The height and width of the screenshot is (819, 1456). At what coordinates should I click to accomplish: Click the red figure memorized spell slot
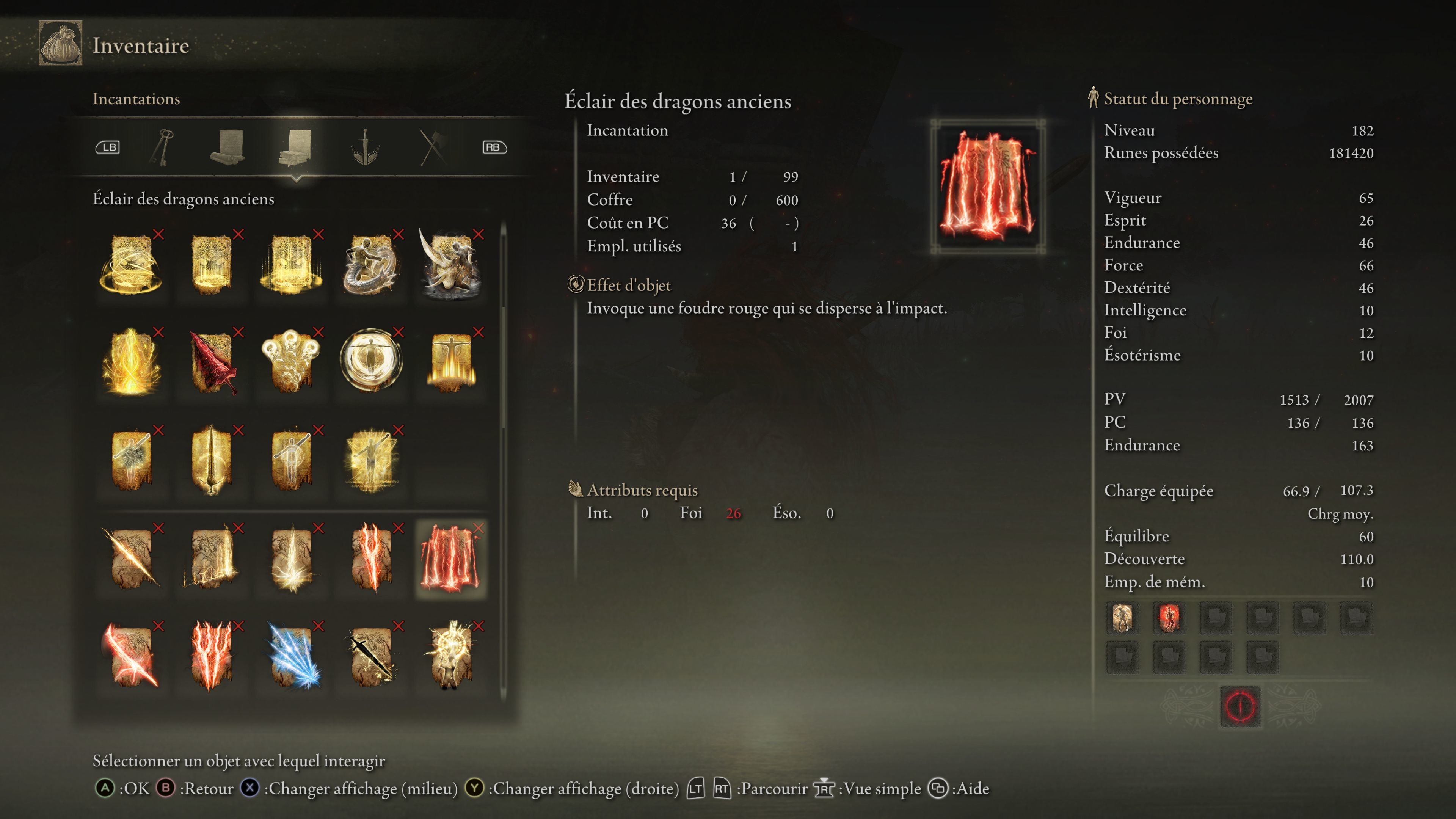pos(1169,617)
